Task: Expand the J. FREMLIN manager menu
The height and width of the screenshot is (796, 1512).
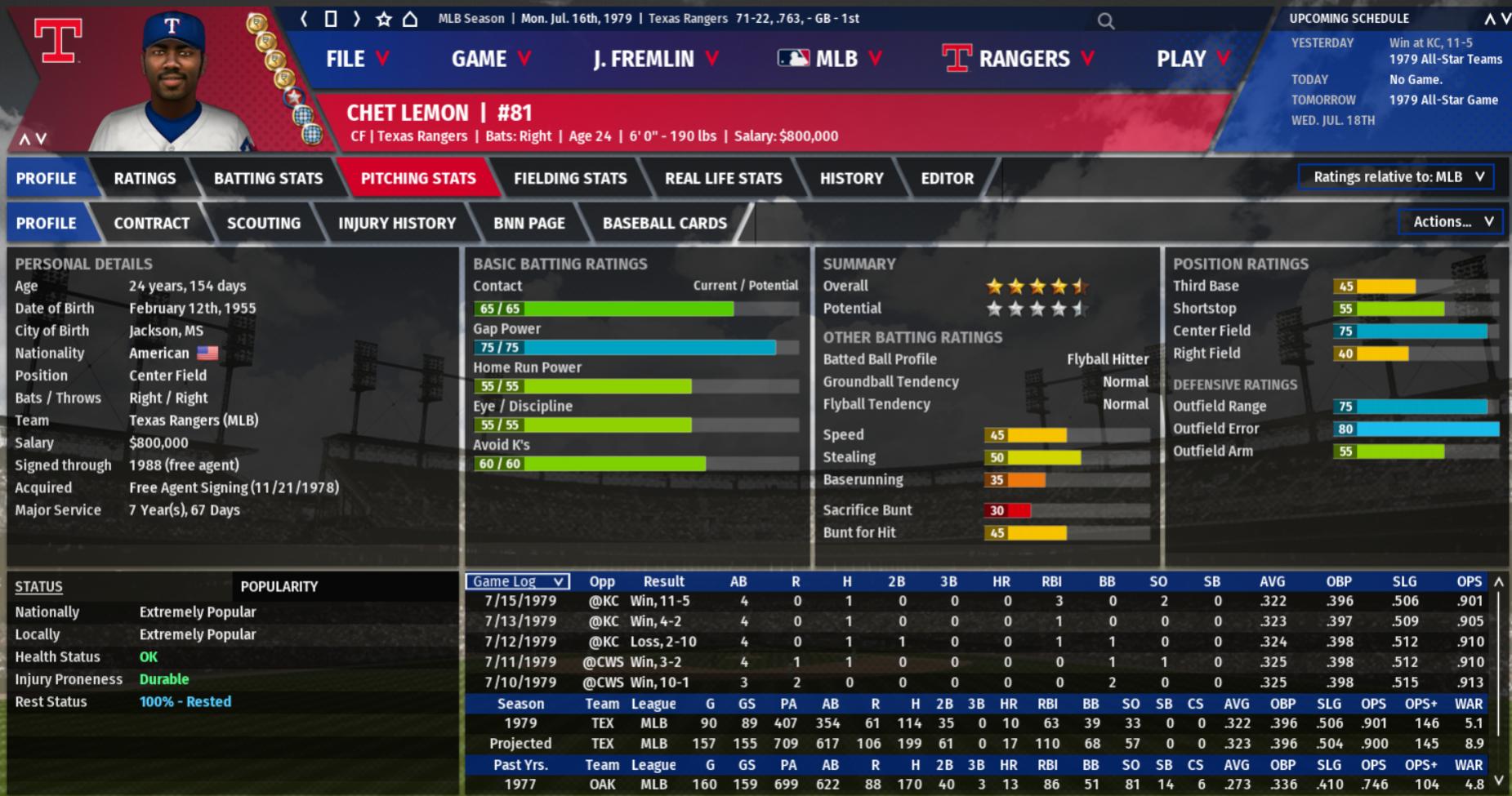Action: 655,59
